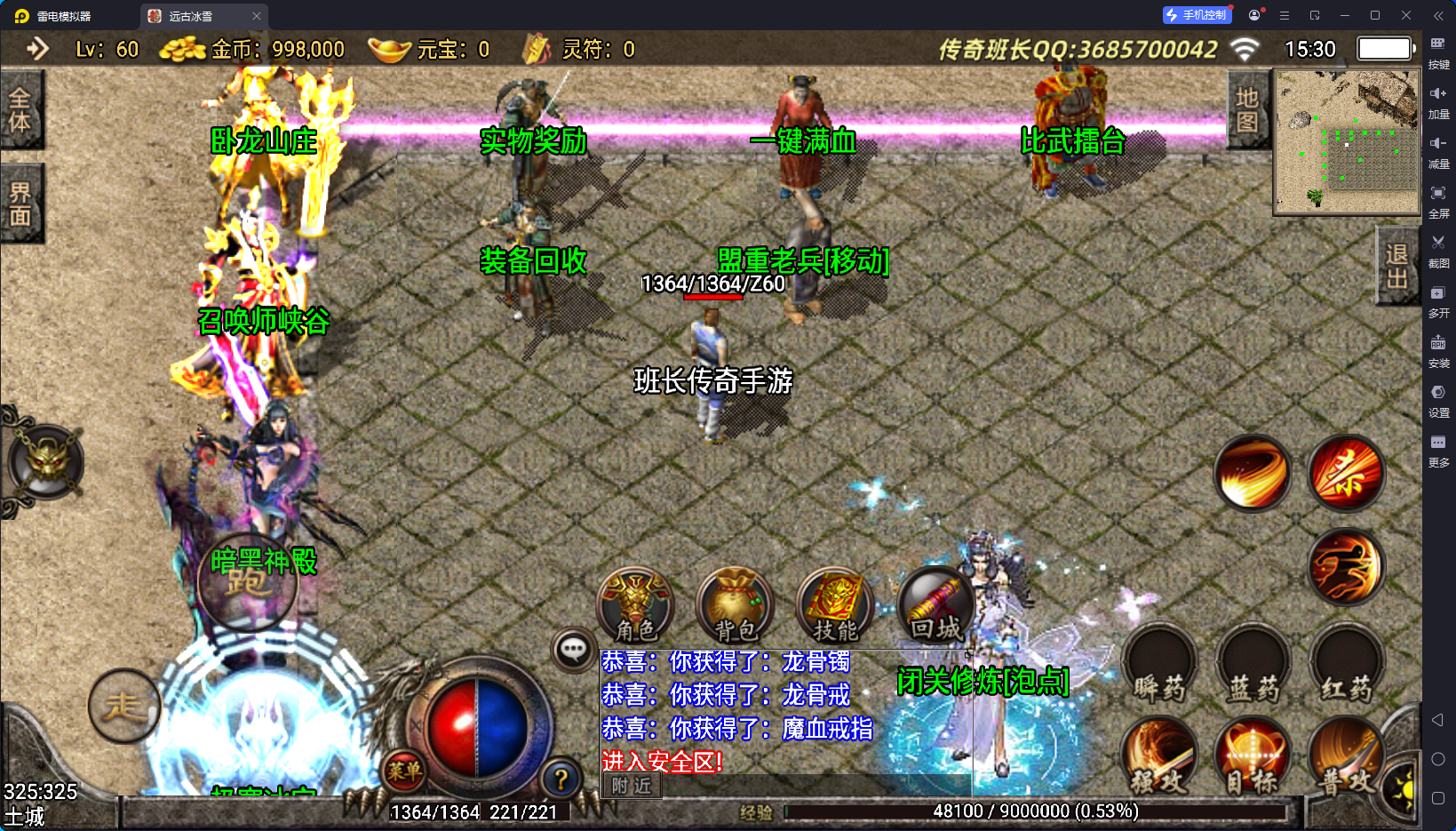Open the 技能 skills menu
The width and height of the screenshot is (1456, 831).
[x=835, y=606]
